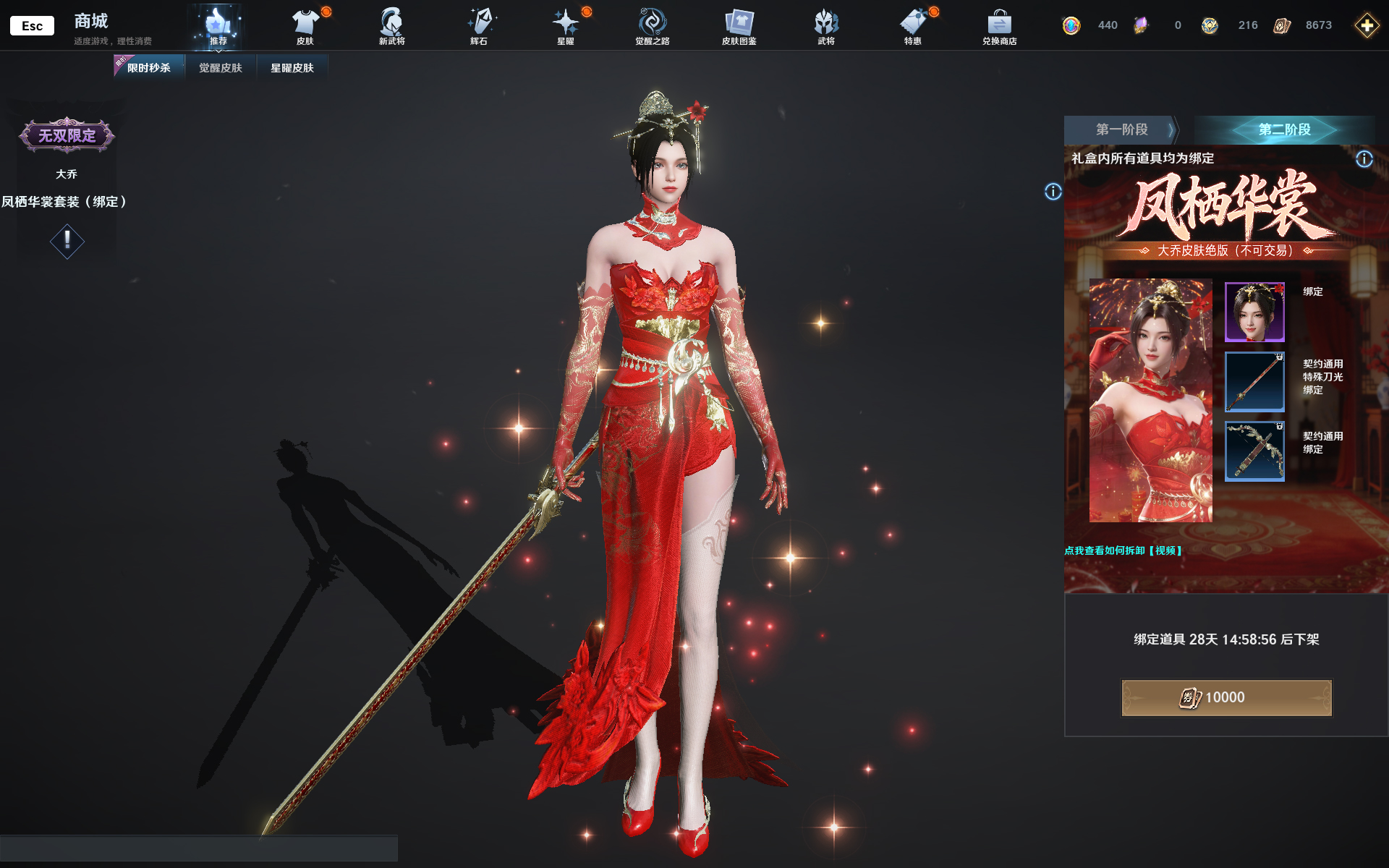The image size is (1389, 868).
Task: Switch to the 武将 heroes category
Action: (826, 27)
